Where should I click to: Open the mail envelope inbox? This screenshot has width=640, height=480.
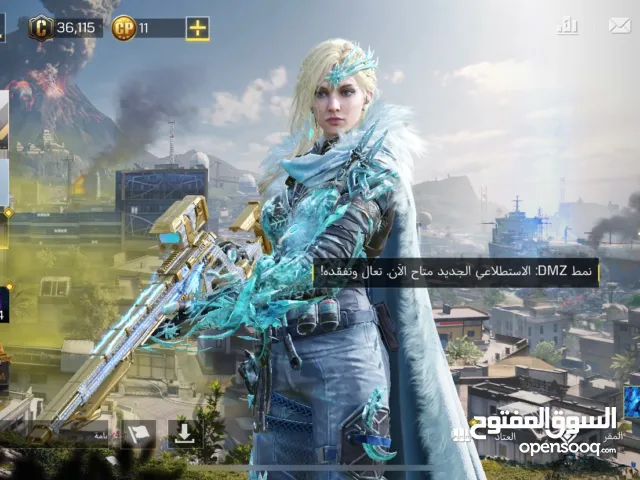(x=619, y=26)
